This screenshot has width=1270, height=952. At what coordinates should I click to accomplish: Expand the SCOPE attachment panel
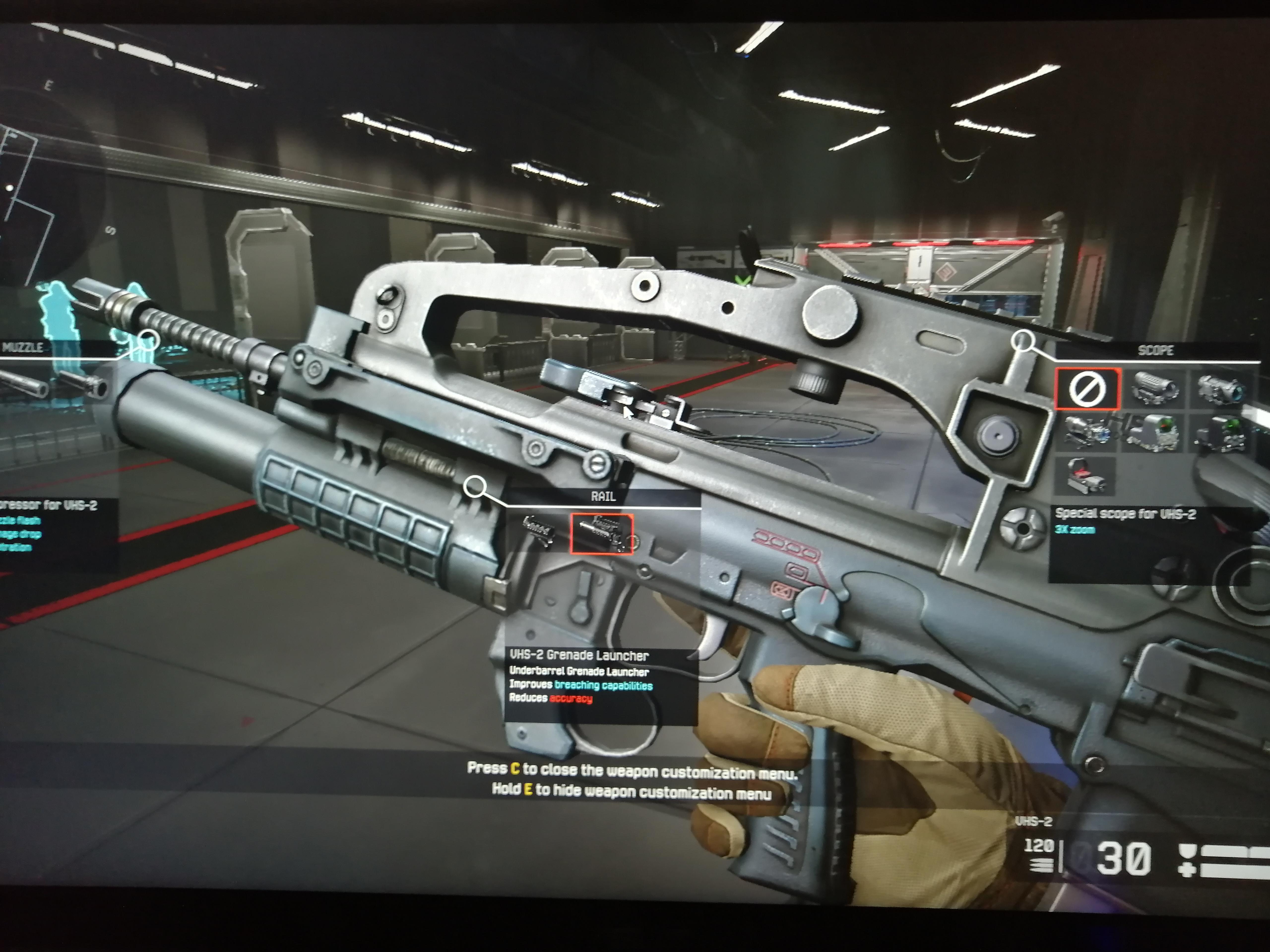[x=1156, y=351]
